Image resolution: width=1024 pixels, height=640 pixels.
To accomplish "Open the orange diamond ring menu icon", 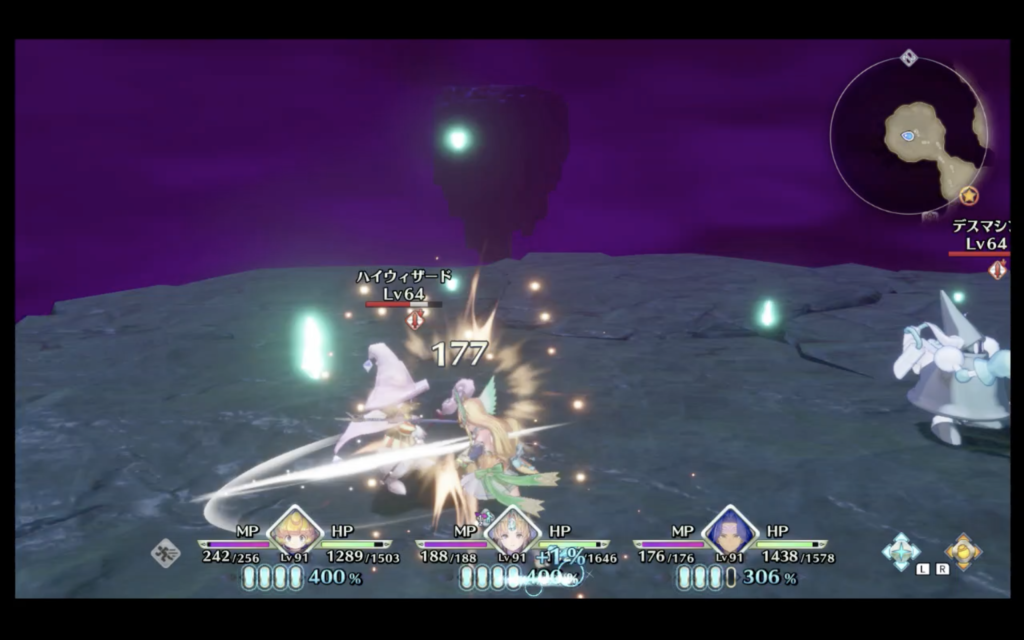I will [962, 551].
